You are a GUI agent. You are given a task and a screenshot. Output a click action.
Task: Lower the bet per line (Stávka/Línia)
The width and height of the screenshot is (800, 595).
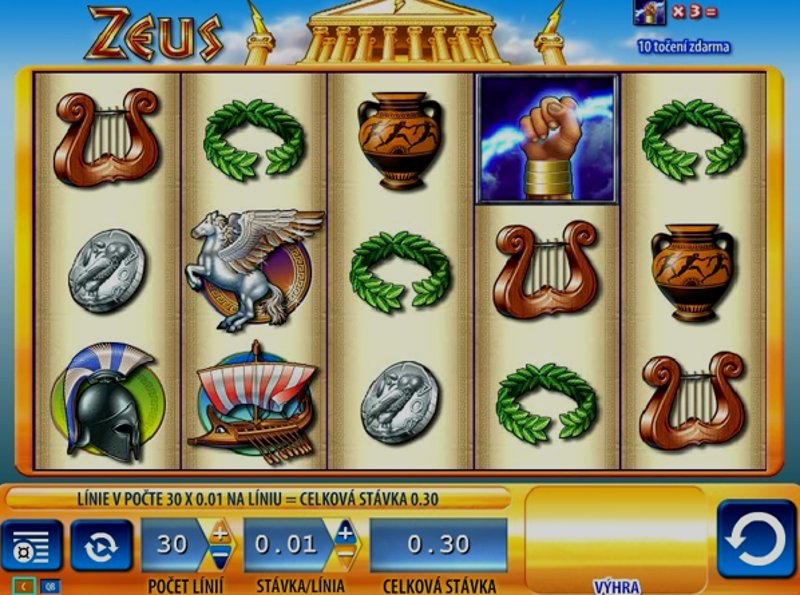coord(345,556)
